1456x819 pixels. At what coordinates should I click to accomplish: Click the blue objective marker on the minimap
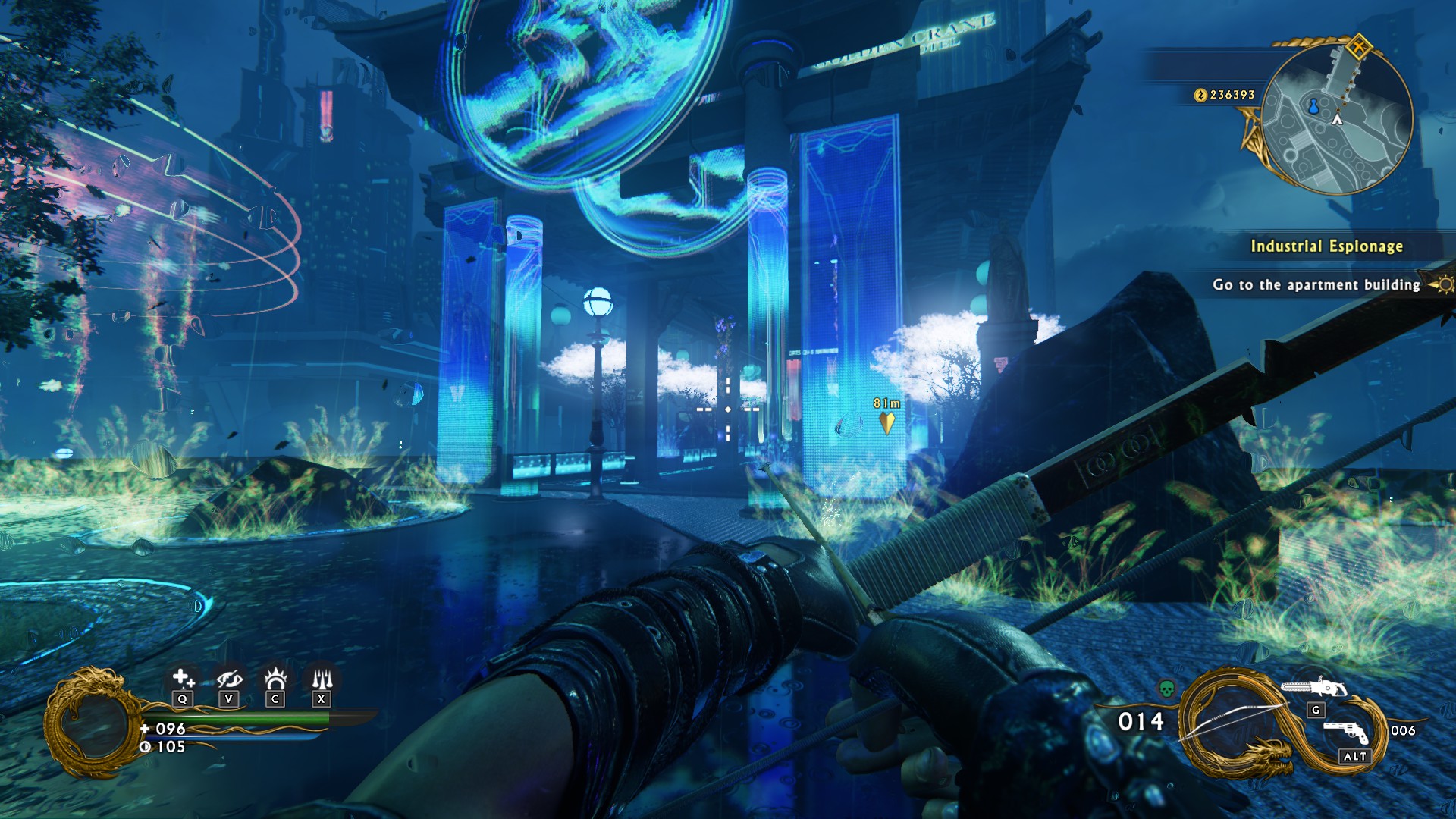tap(1313, 107)
